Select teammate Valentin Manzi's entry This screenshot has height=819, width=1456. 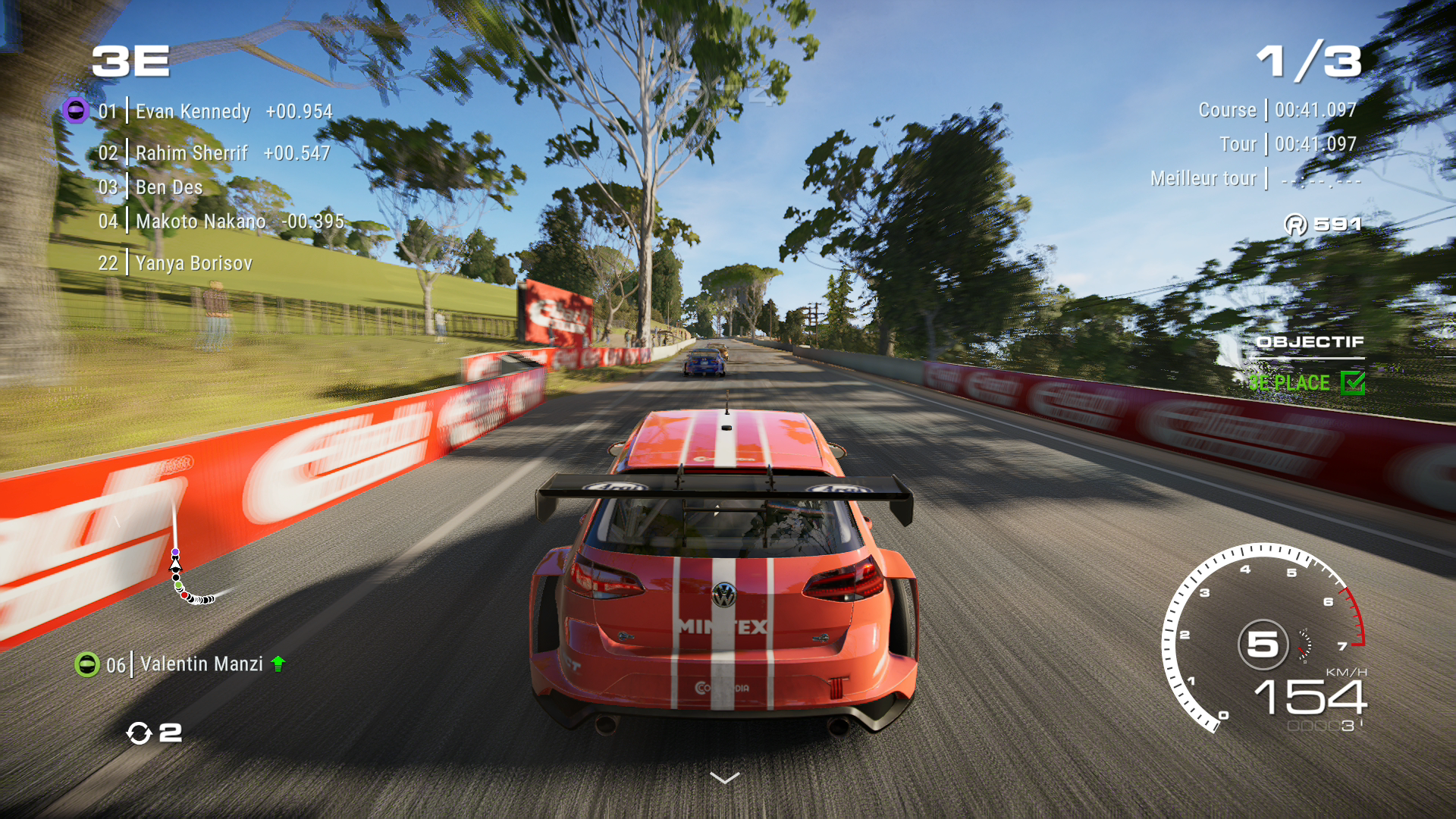tap(201, 664)
